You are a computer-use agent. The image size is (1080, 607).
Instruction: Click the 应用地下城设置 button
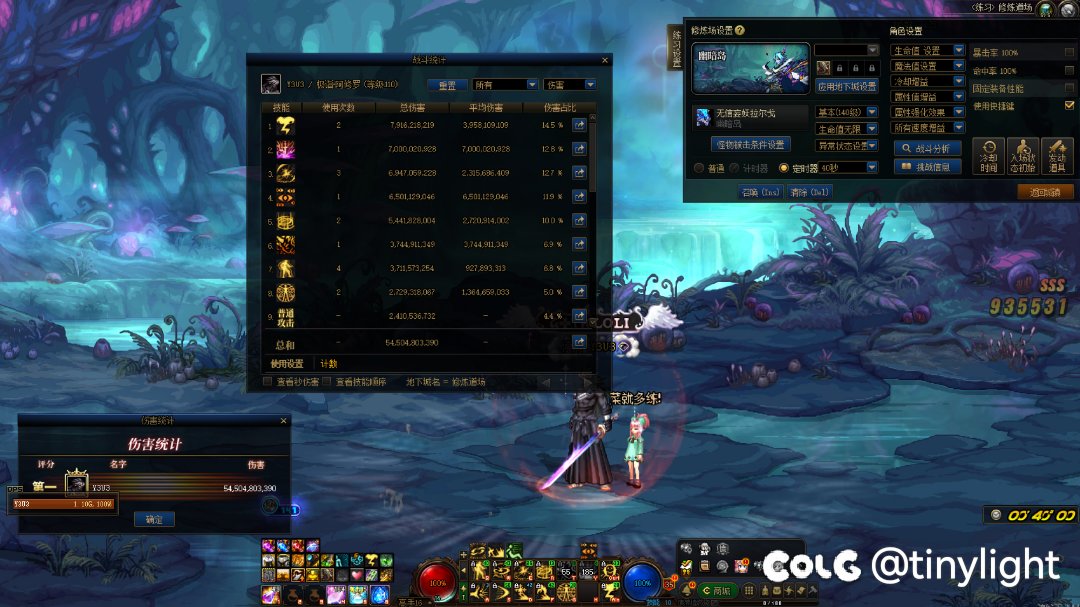coord(846,86)
